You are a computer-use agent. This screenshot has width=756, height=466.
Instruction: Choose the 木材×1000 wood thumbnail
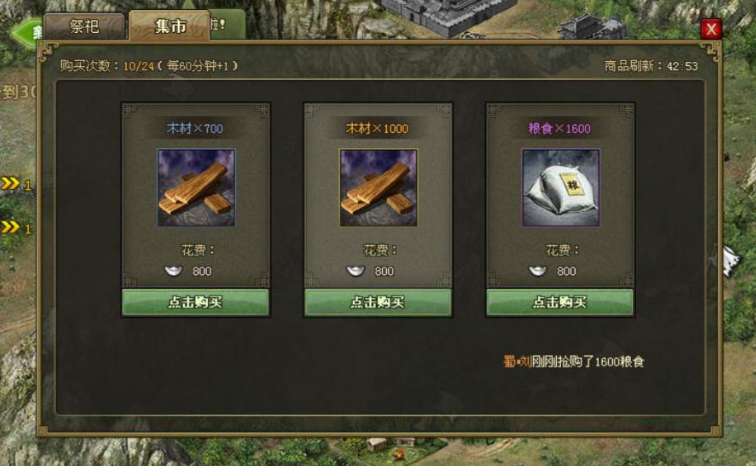click(378, 188)
